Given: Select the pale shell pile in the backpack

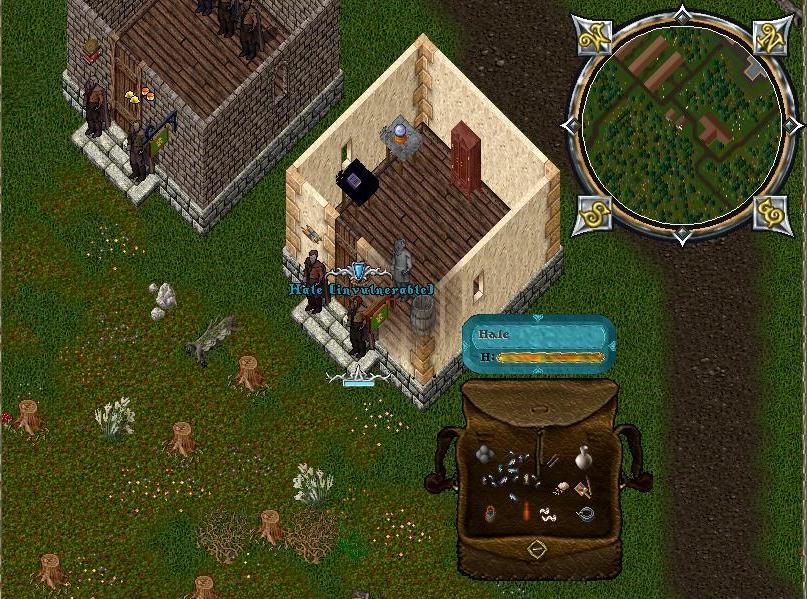Looking at the screenshot, I should coord(562,488).
